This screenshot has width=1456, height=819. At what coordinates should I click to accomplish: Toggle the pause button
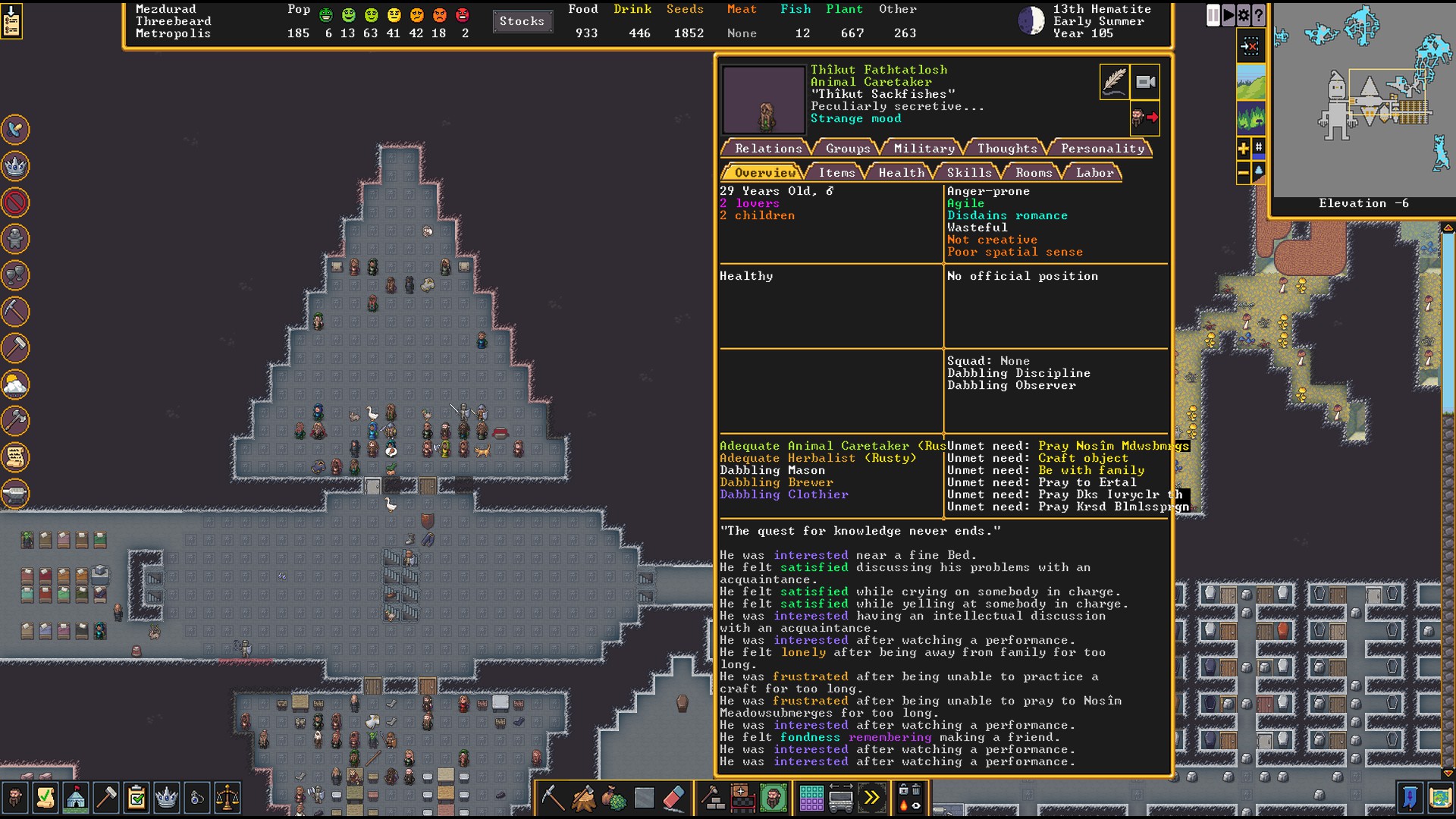tap(1213, 15)
